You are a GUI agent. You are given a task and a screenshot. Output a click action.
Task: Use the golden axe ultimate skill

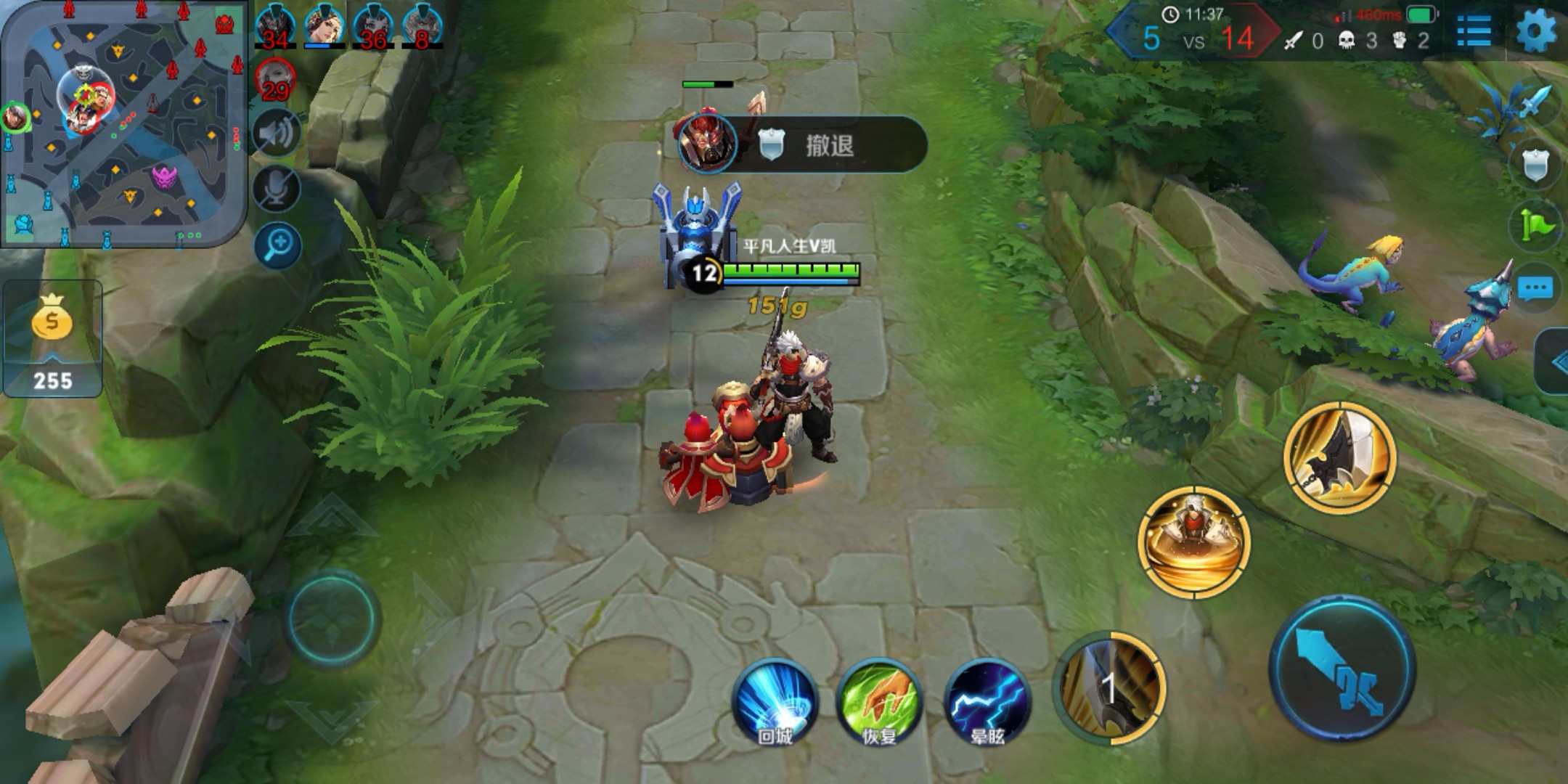click(x=1339, y=457)
